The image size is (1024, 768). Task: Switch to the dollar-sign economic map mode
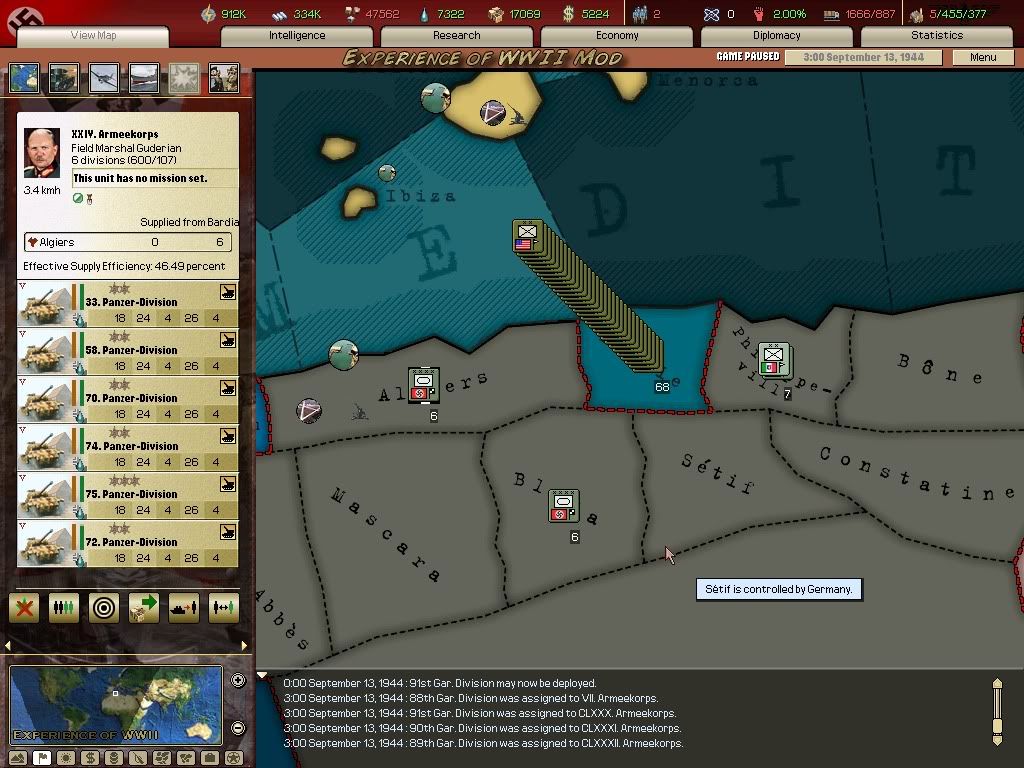point(88,758)
